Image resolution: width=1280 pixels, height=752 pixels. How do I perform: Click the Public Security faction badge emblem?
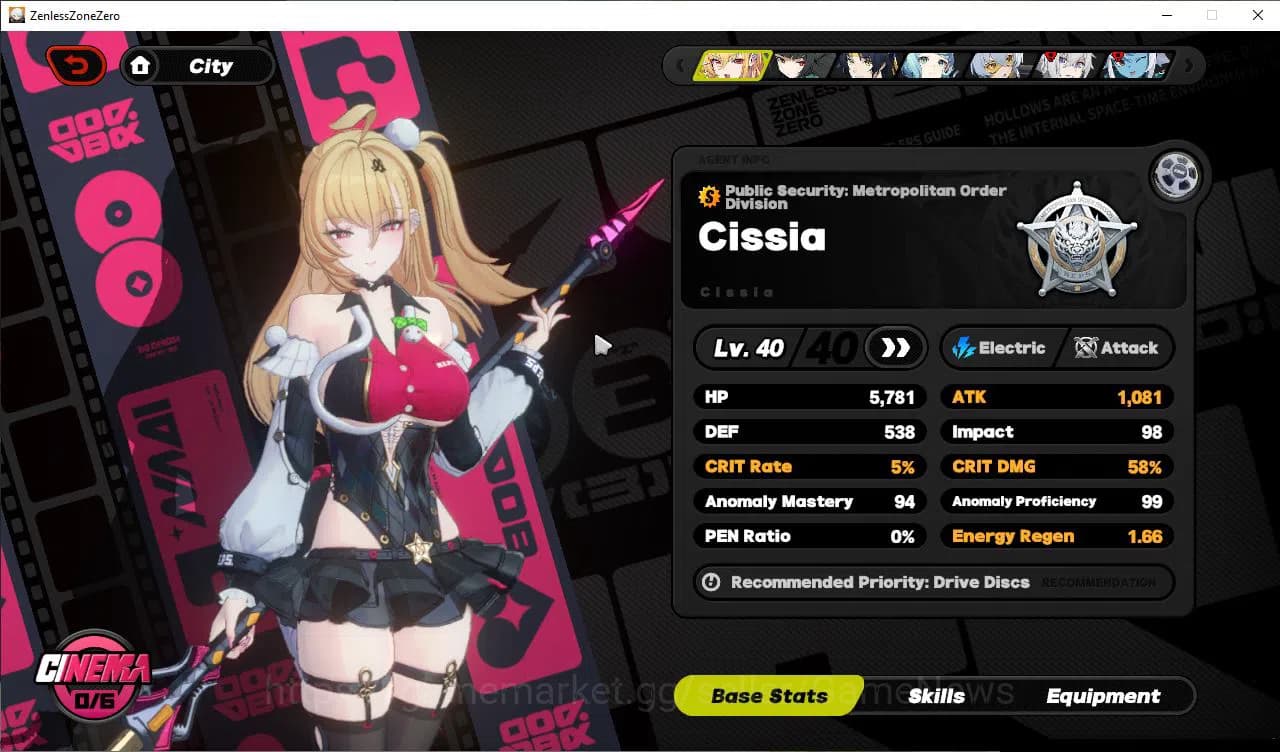[1077, 240]
